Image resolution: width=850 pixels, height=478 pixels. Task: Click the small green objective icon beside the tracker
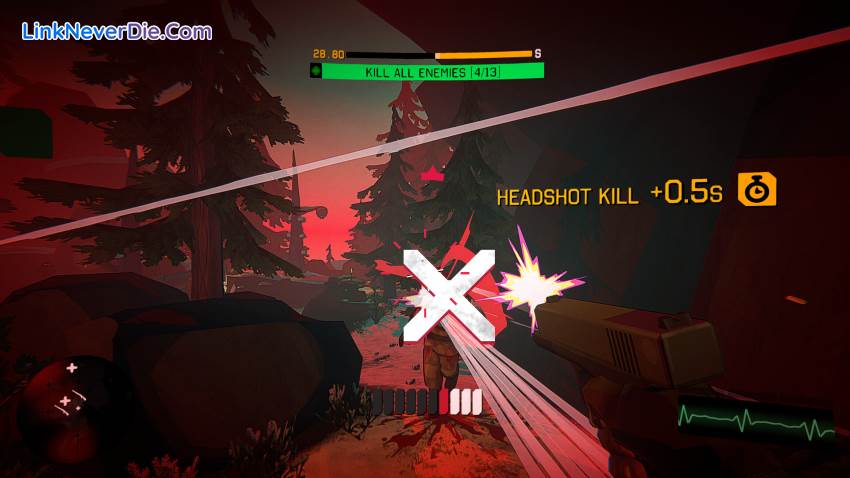click(317, 71)
